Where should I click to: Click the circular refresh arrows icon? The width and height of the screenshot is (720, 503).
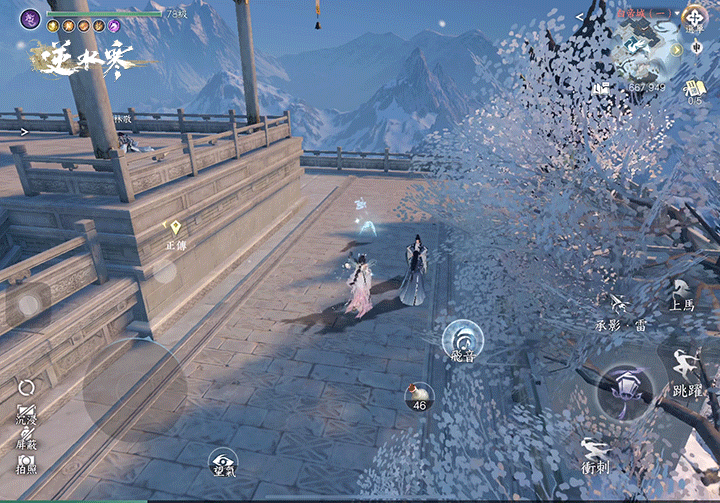27,387
